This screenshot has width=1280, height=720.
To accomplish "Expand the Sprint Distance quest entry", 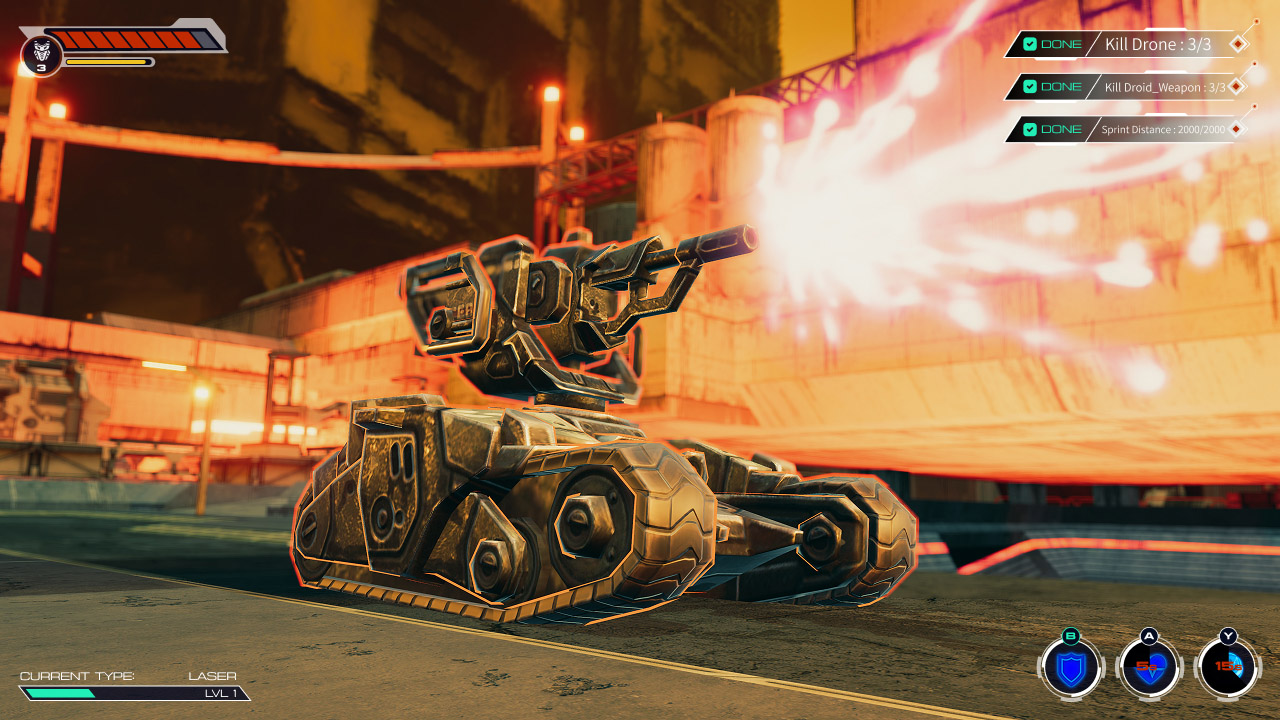I will pyautogui.click(x=1163, y=128).
